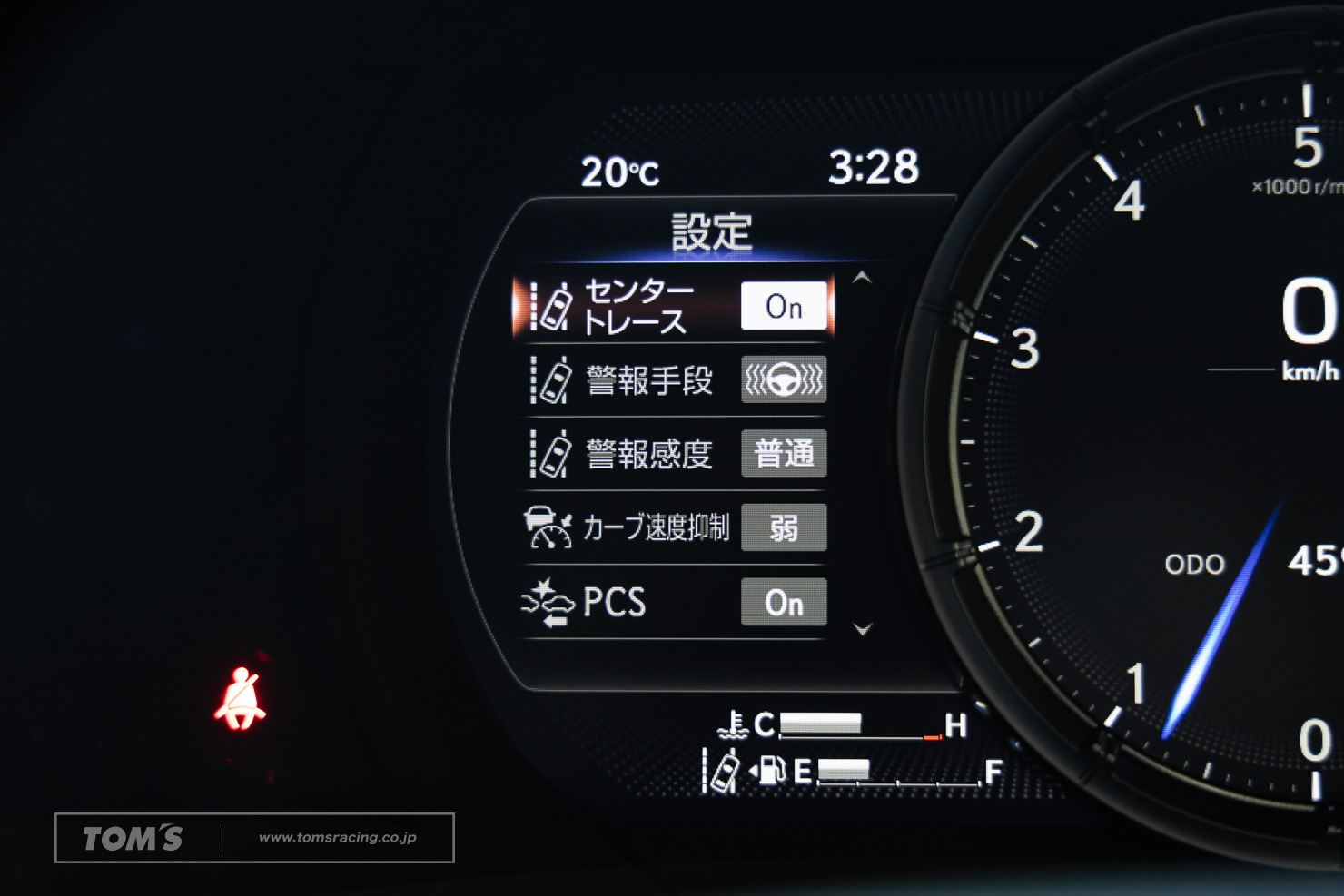Open the 警報手段 setting

click(648, 380)
